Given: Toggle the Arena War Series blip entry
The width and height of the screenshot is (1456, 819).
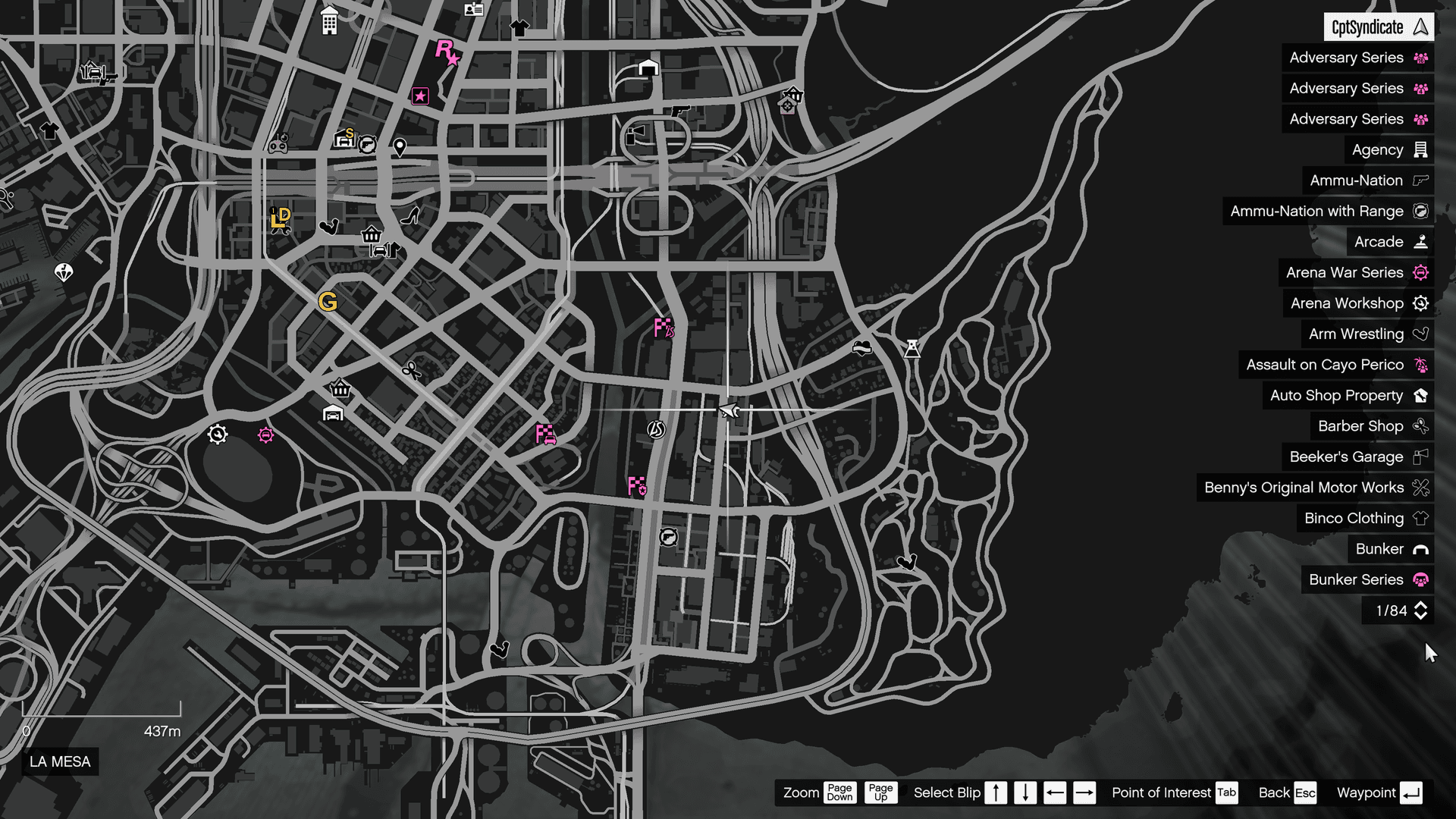Looking at the screenshot, I should [x=1420, y=272].
